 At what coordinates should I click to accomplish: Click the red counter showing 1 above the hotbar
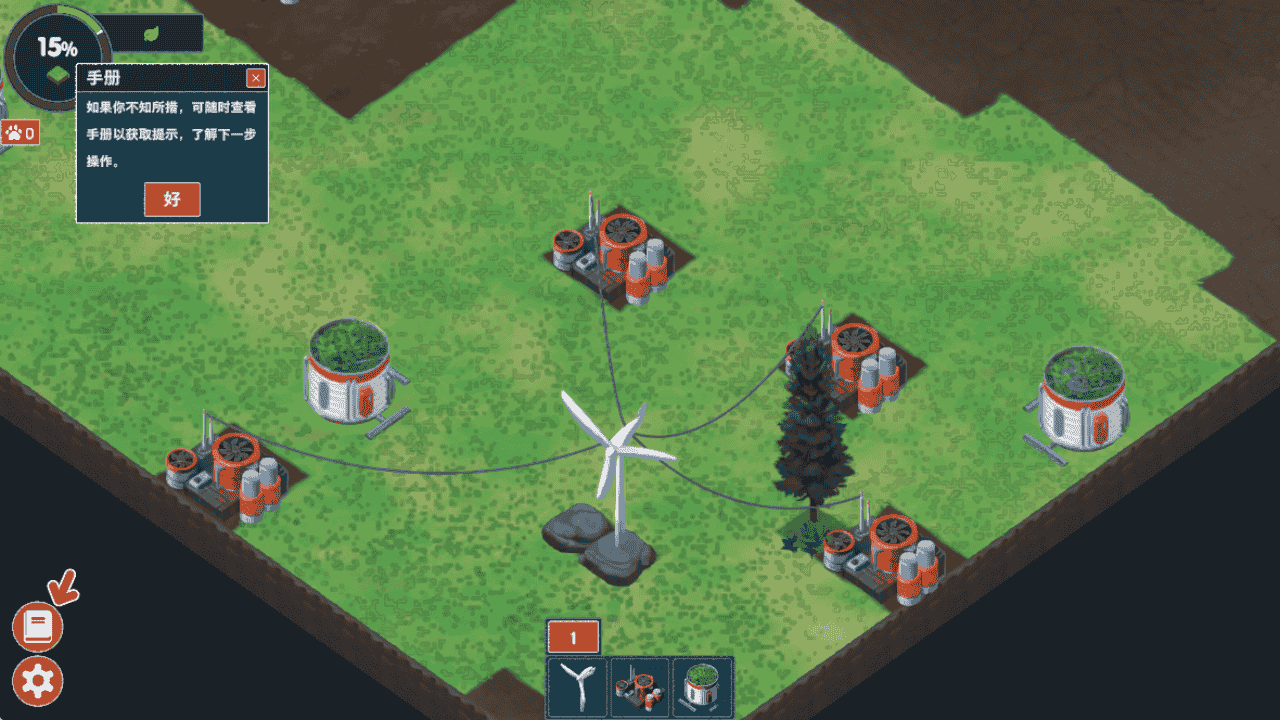click(575, 633)
